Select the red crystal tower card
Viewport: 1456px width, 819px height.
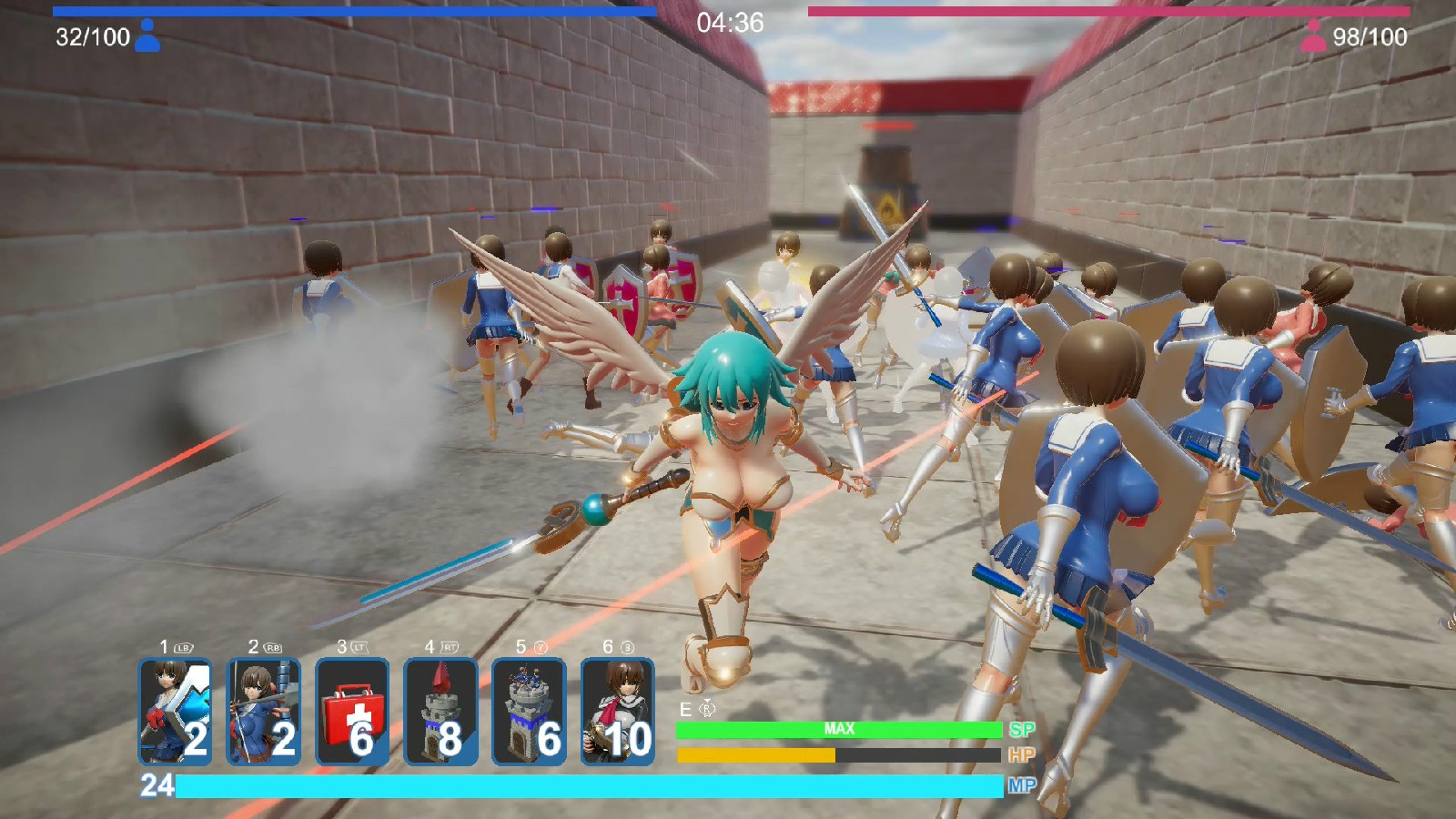pos(440,712)
